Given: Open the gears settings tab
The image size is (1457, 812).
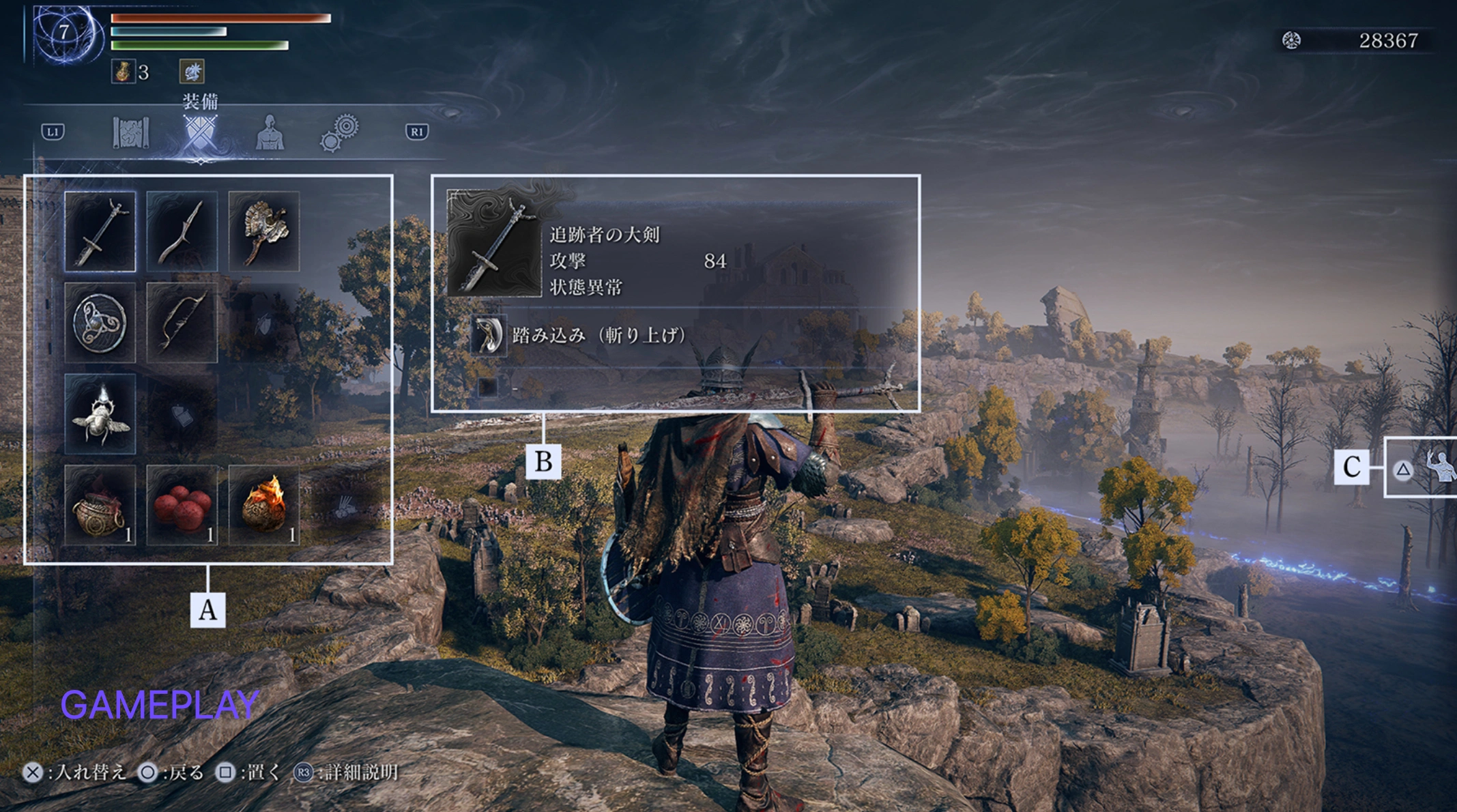Looking at the screenshot, I should pos(339,132).
